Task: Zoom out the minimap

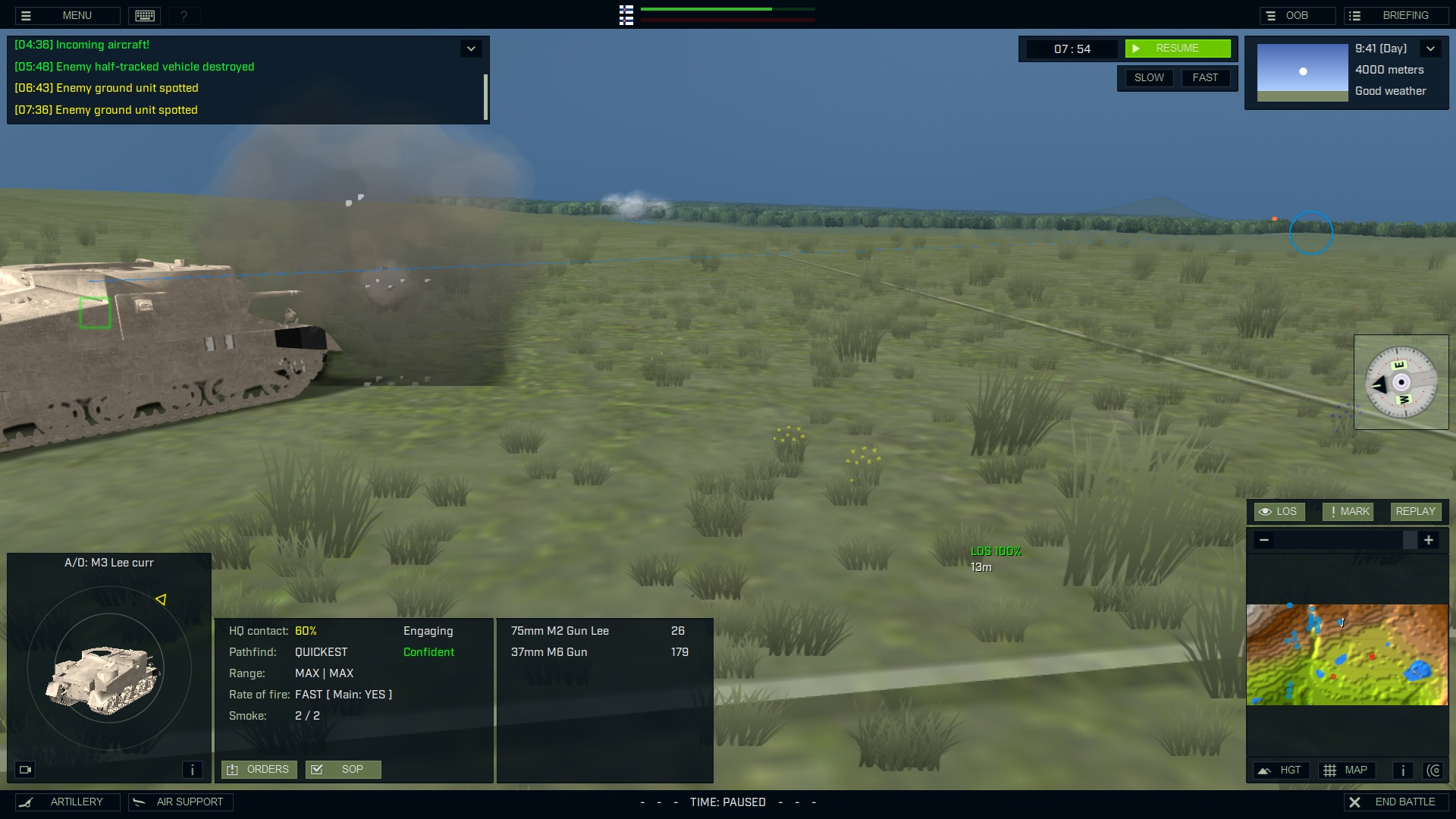Action: [1264, 540]
